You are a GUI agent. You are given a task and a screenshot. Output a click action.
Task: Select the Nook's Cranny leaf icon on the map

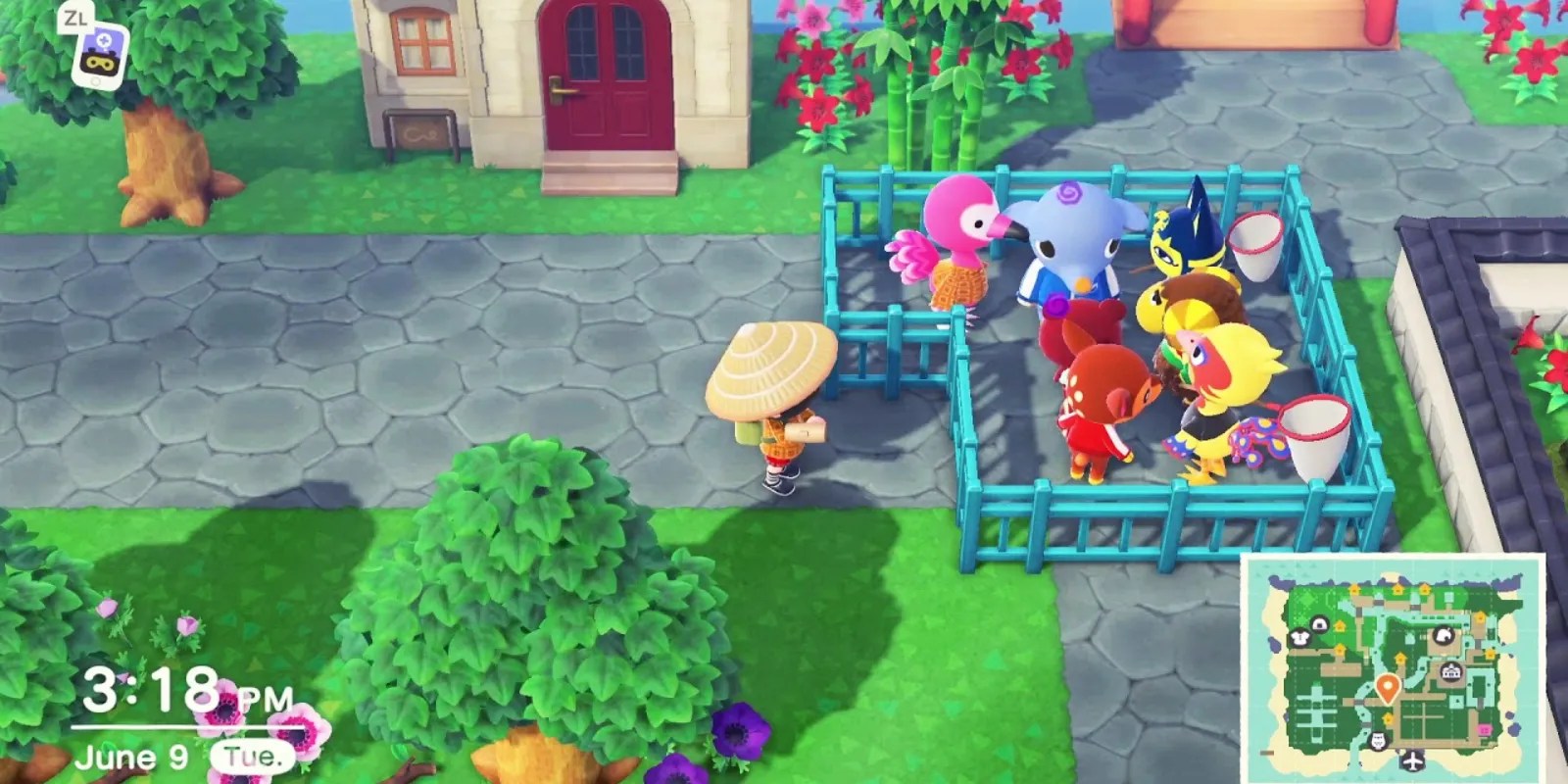(x=1445, y=635)
